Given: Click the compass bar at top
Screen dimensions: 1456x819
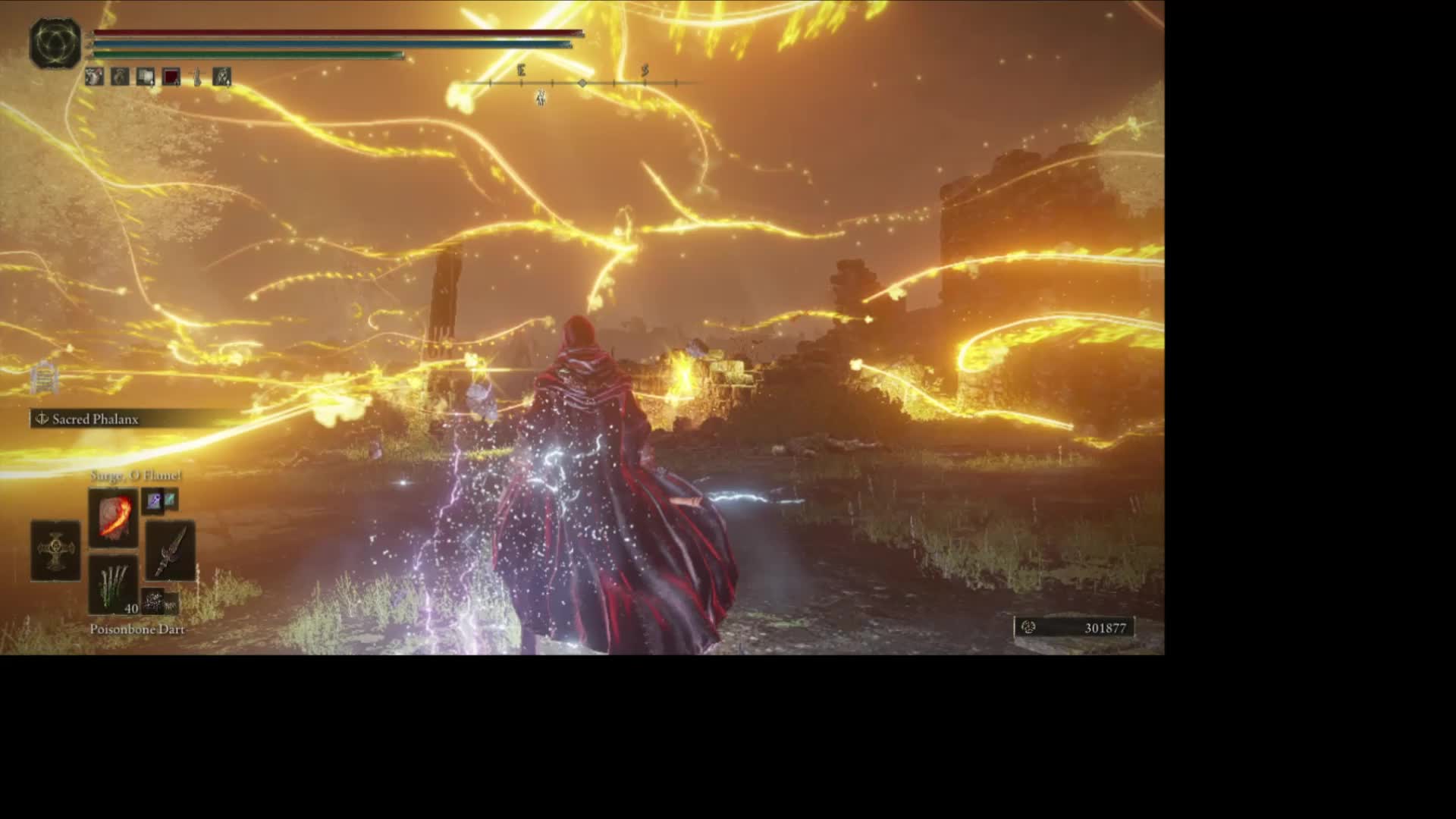Looking at the screenshot, I should pos(582,82).
